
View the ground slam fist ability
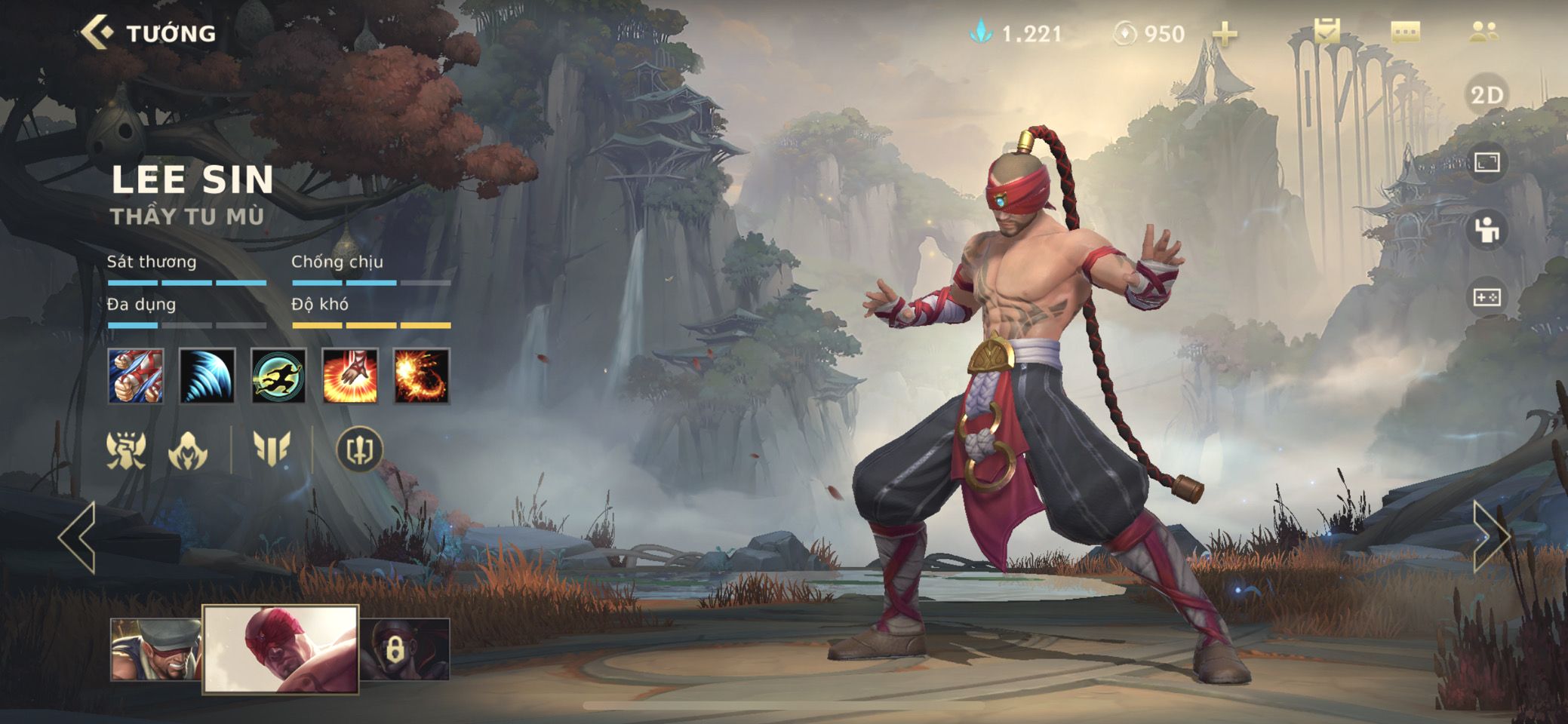tap(350, 376)
